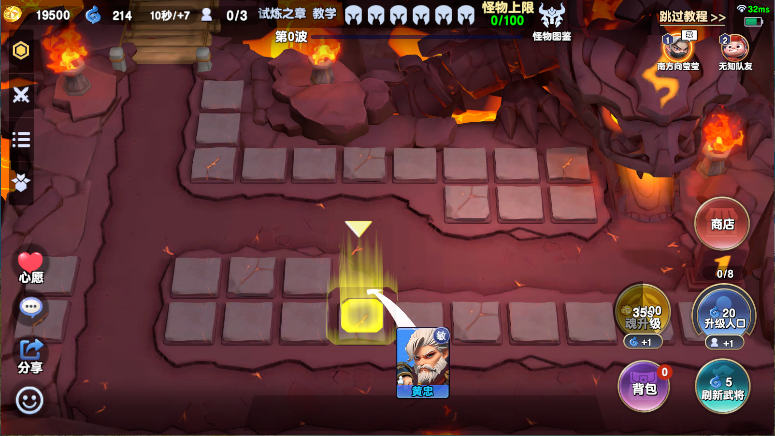Click the highlighted yellow placement tile
775x436 pixels.
pyautogui.click(x=359, y=314)
